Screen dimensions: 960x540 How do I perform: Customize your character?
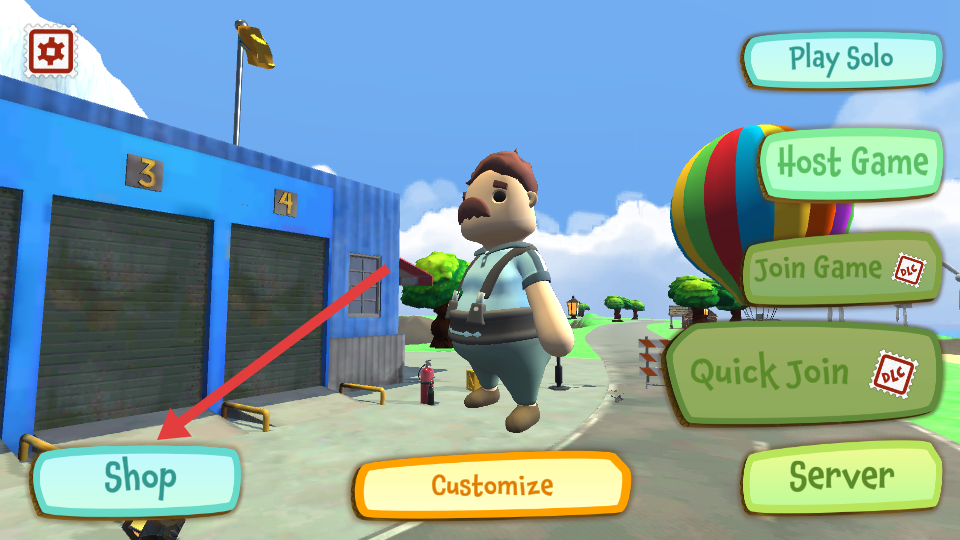pos(493,486)
